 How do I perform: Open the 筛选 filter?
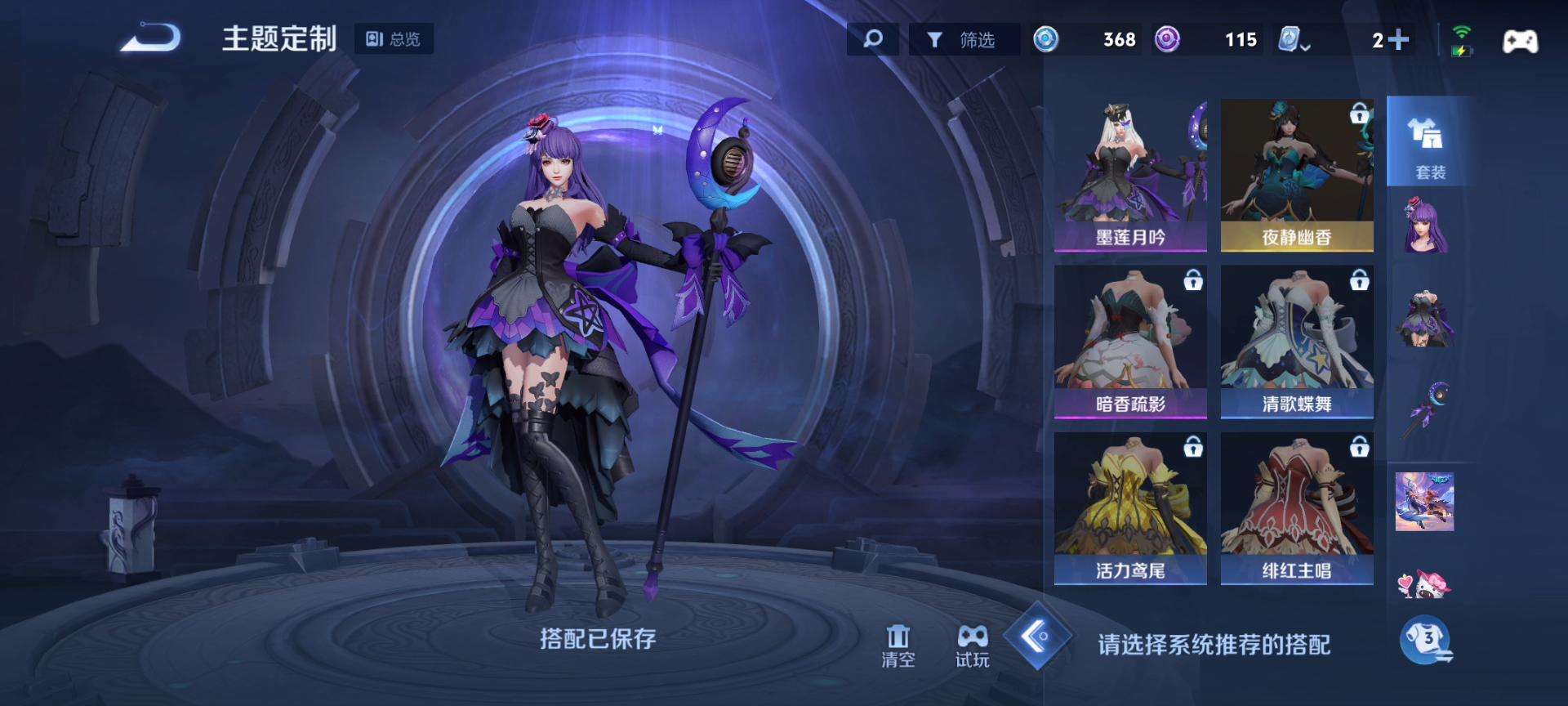tap(964, 39)
